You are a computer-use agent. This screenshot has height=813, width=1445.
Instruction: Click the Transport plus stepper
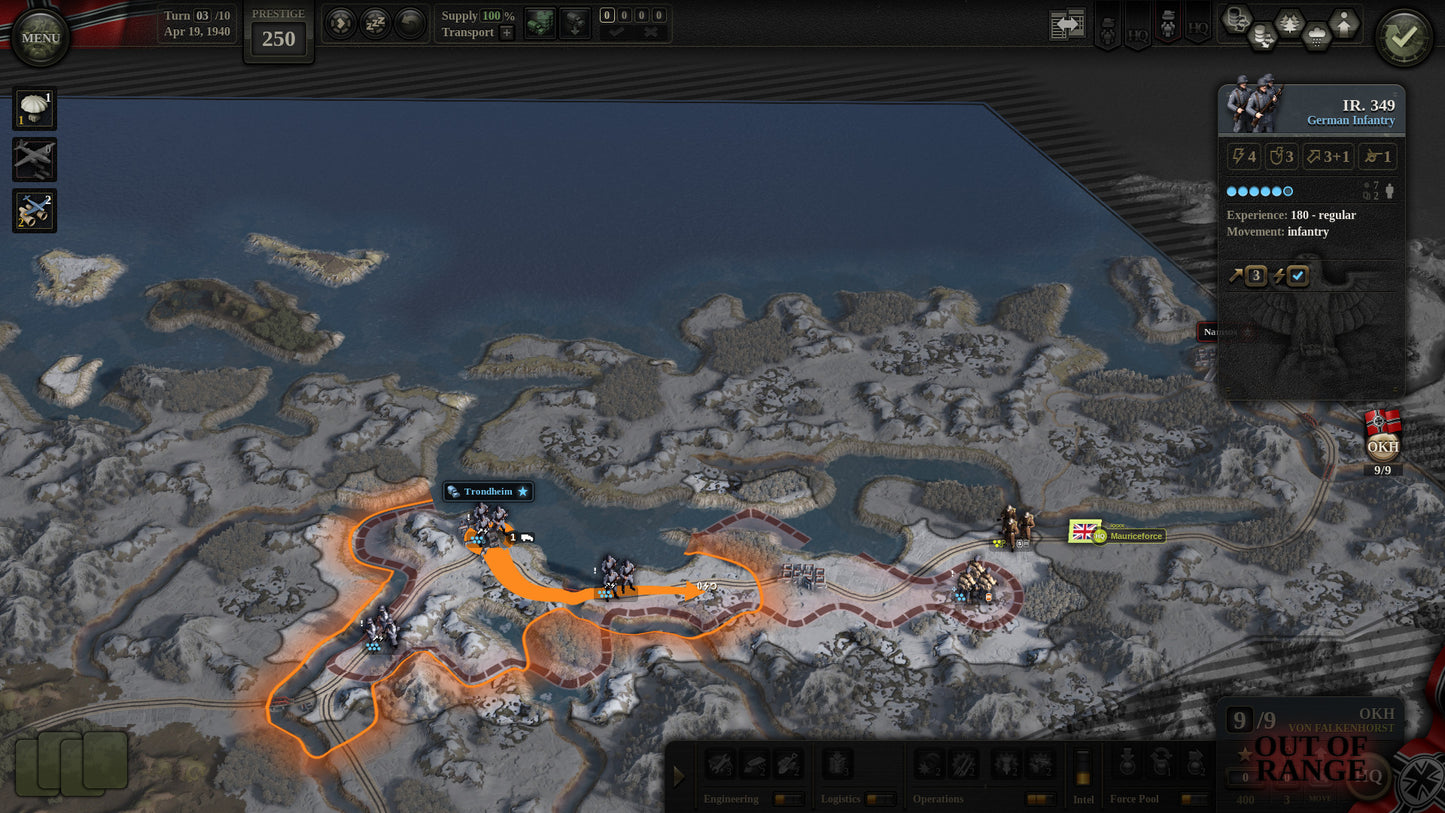click(x=506, y=33)
